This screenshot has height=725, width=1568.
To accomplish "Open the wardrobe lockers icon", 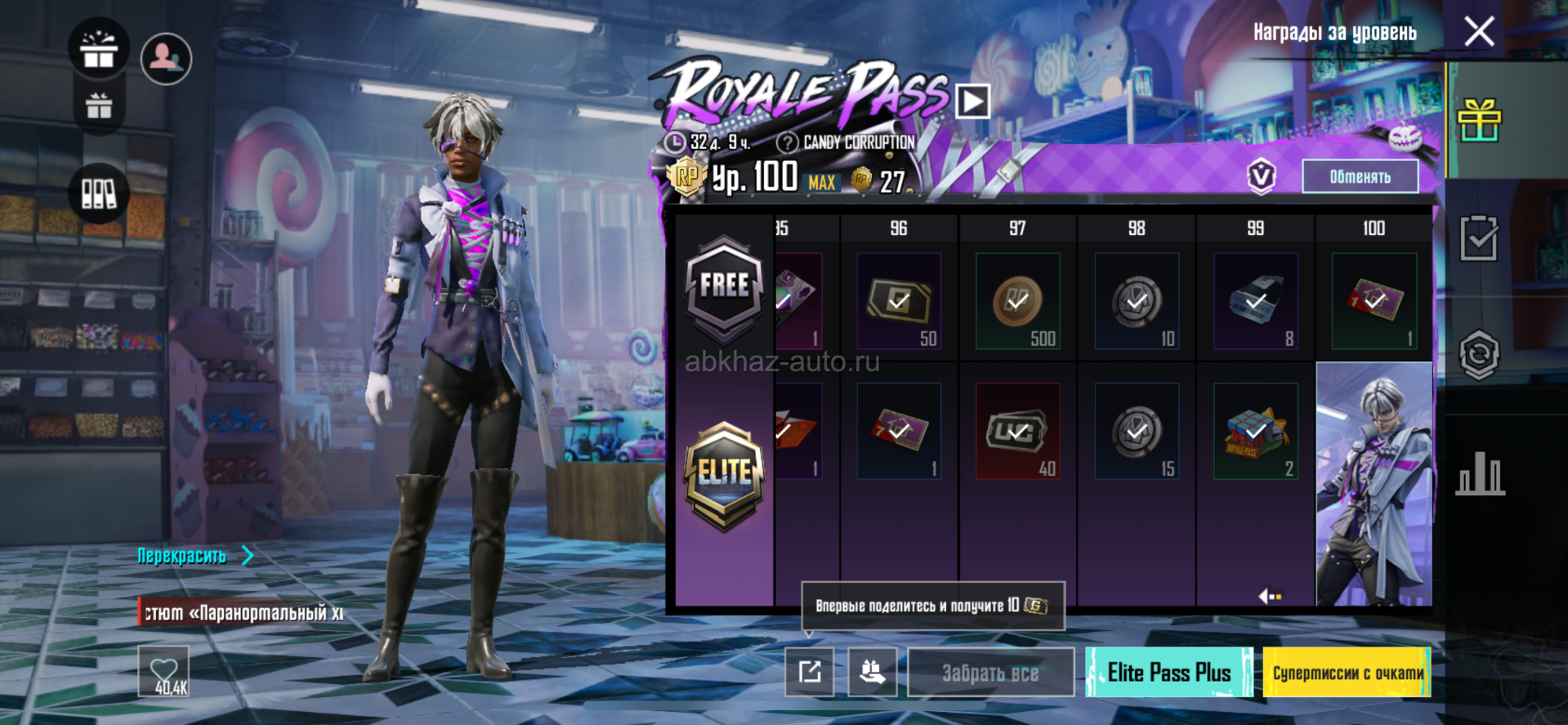I will pyautogui.click(x=99, y=194).
